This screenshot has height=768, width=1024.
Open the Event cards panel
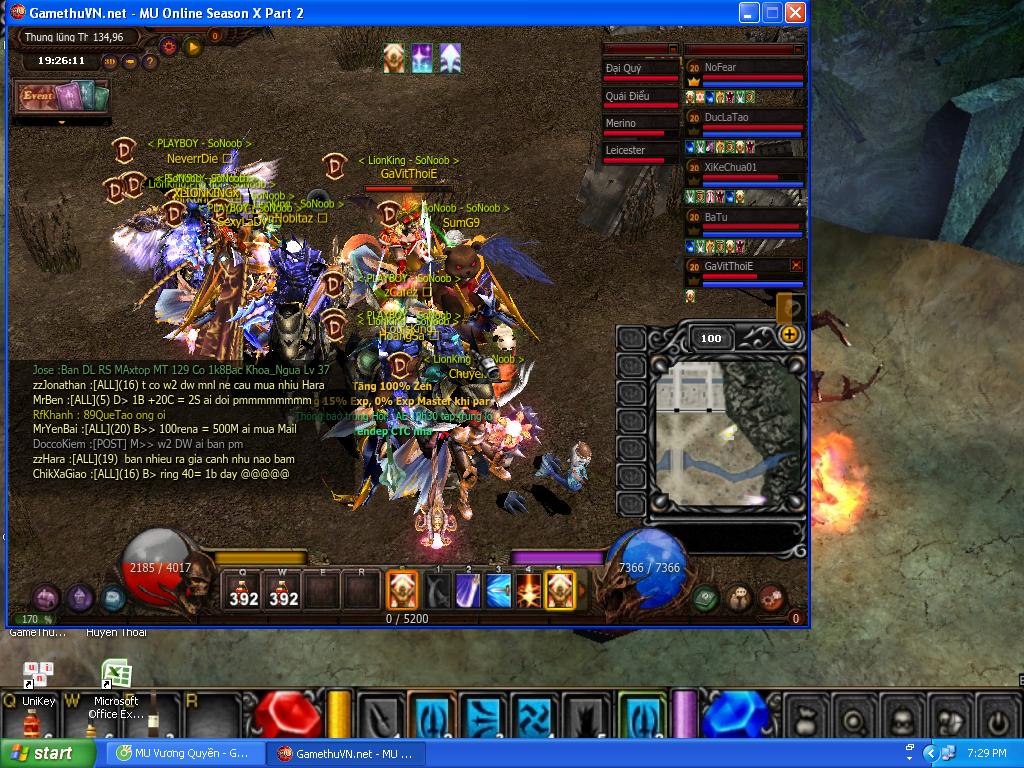[60, 97]
